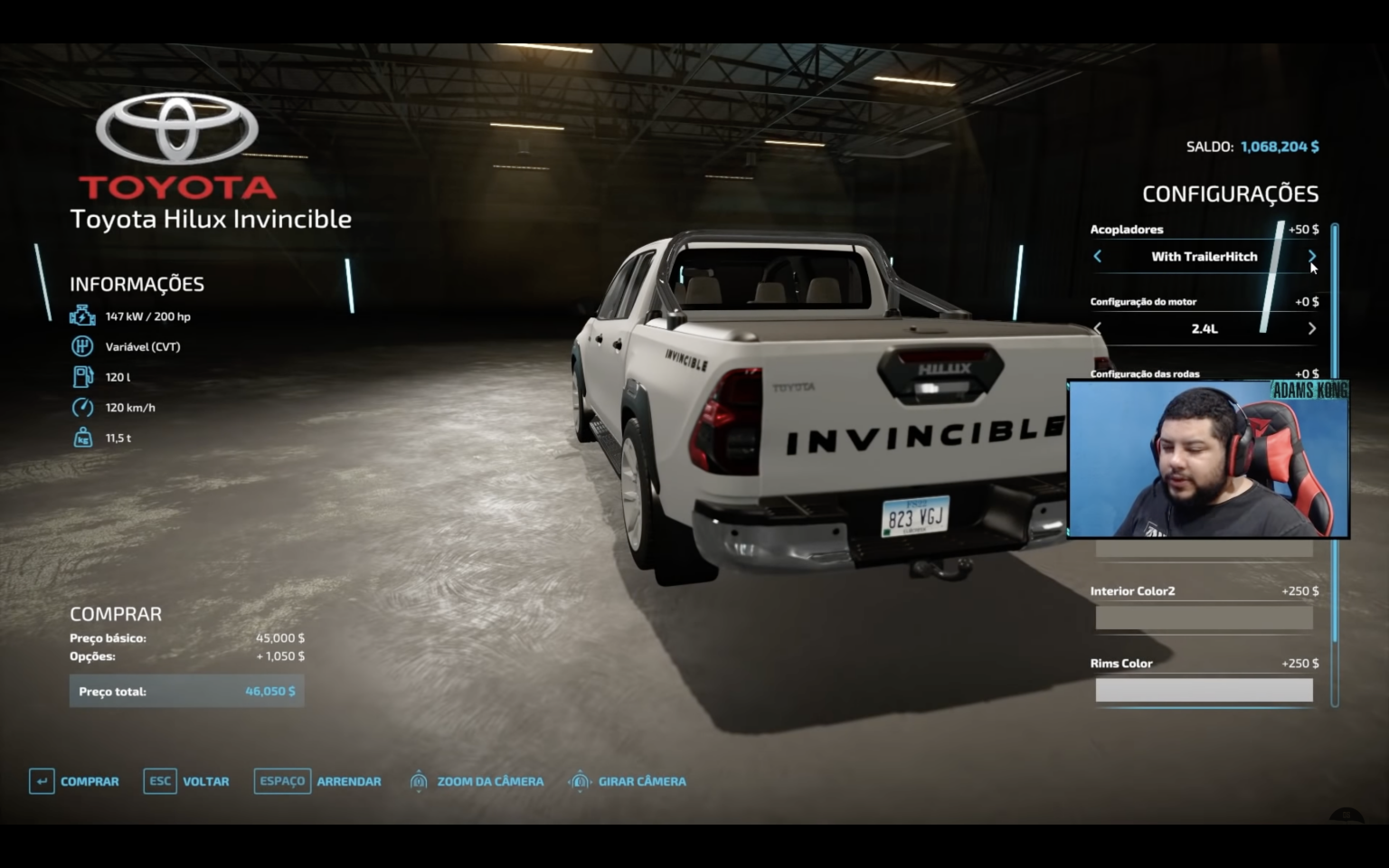Click the configurations list scrollbar

tap(1335, 452)
